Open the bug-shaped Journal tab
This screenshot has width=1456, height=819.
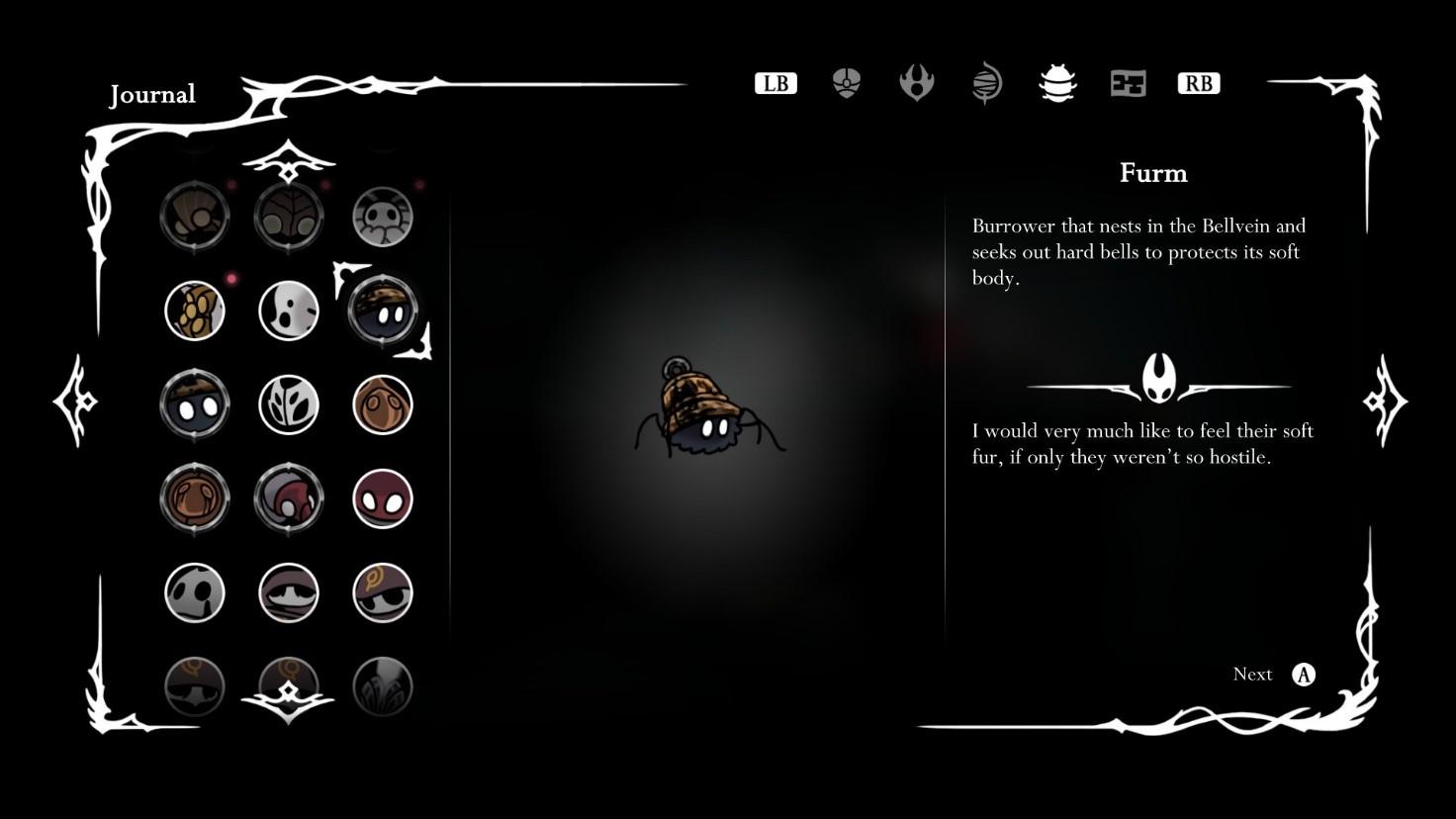click(1057, 84)
